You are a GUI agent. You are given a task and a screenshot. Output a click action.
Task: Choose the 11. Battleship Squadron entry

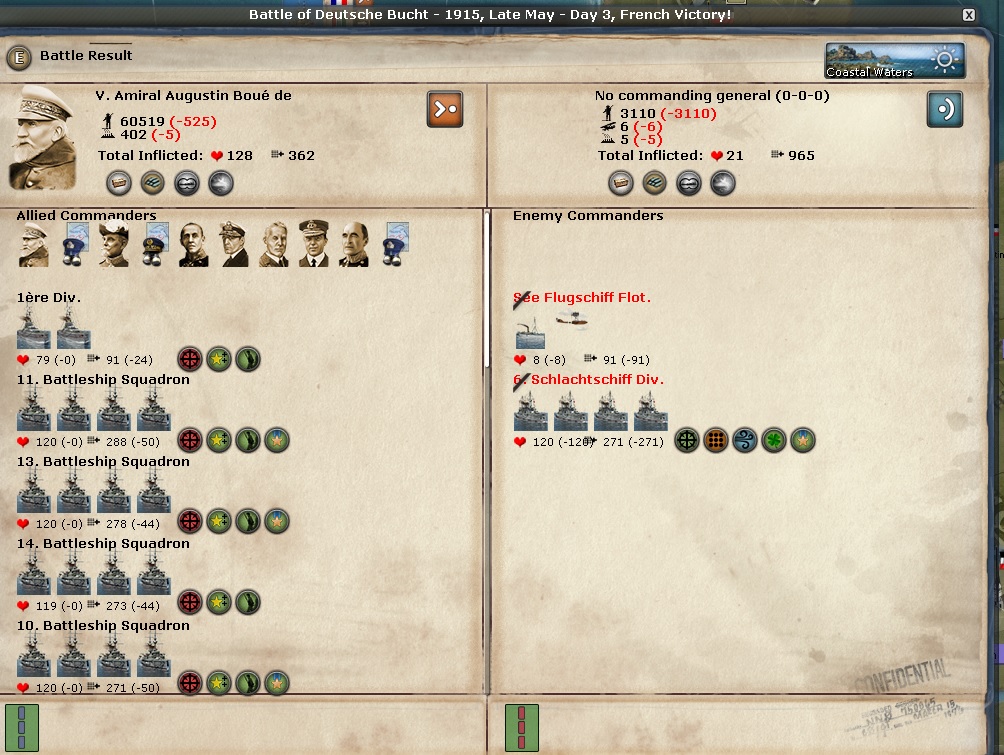pyautogui.click(x=103, y=380)
